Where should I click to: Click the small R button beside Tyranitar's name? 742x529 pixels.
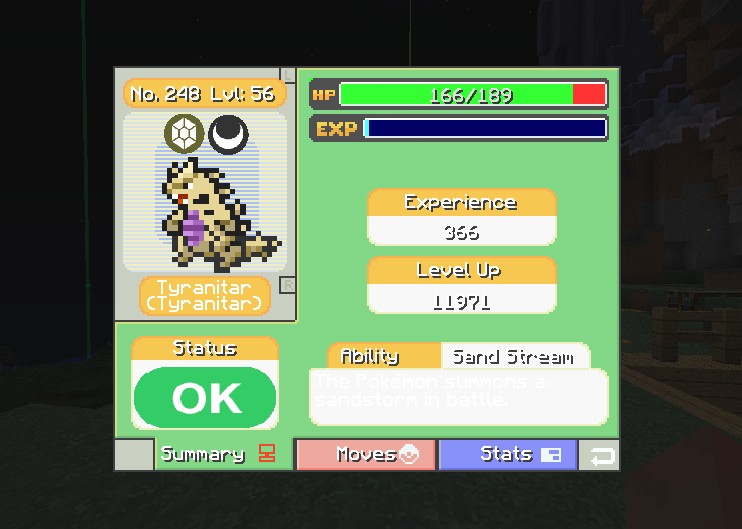point(289,285)
